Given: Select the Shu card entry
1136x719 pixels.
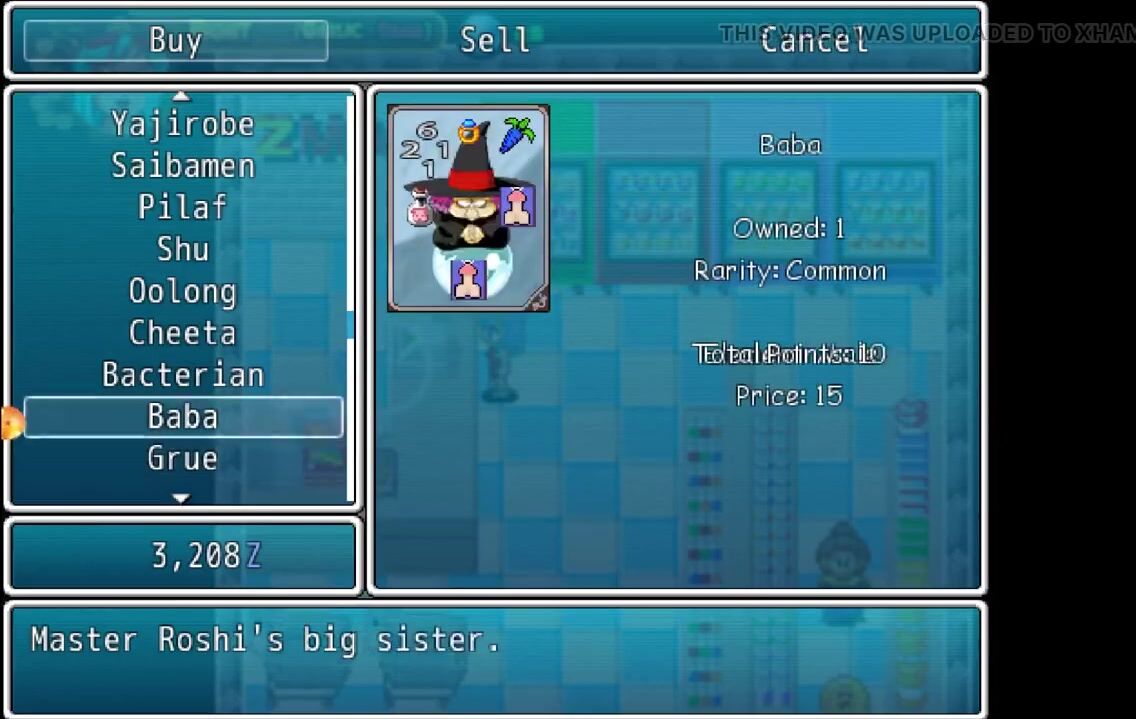Looking at the screenshot, I should pos(182,249).
